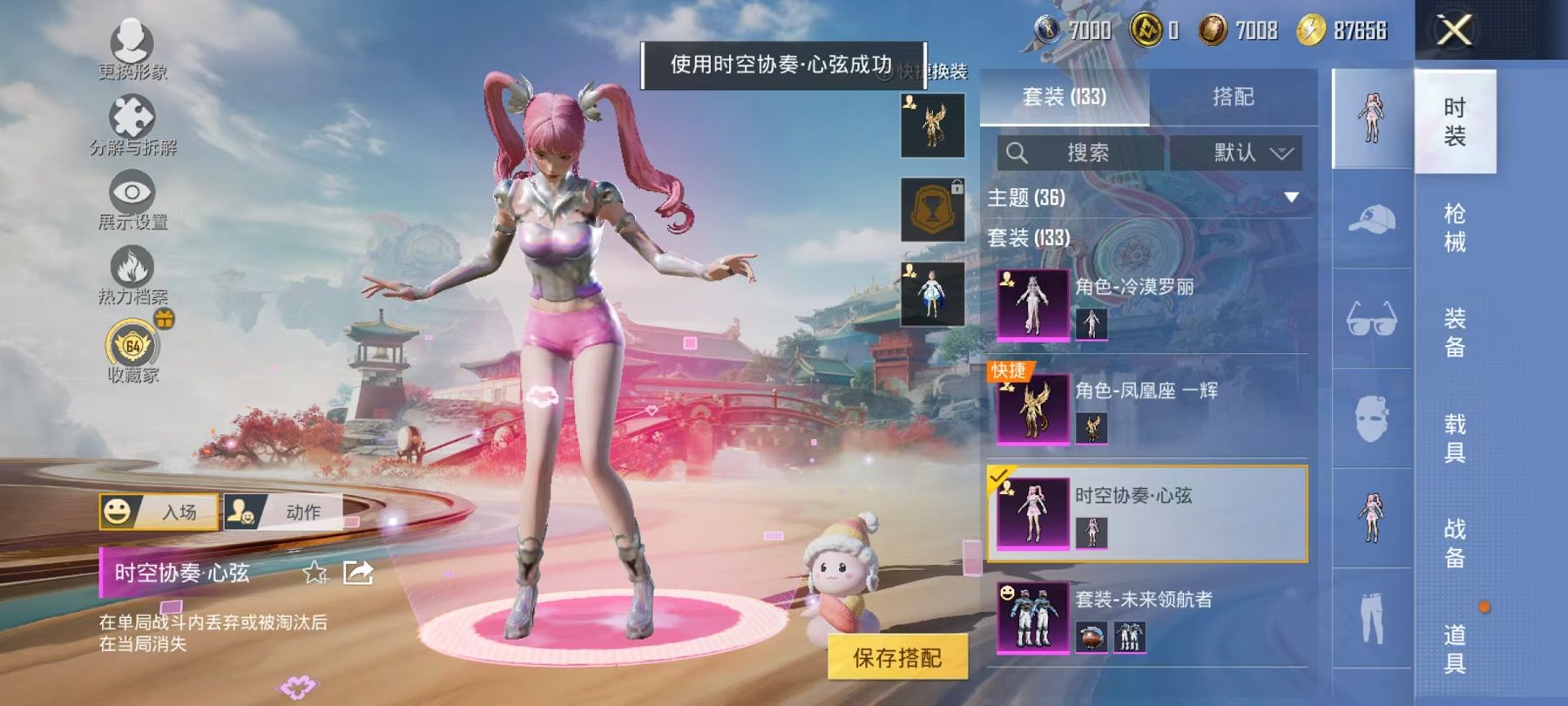
Task: Expand the 套装 (133) section
Action: 1028,237
